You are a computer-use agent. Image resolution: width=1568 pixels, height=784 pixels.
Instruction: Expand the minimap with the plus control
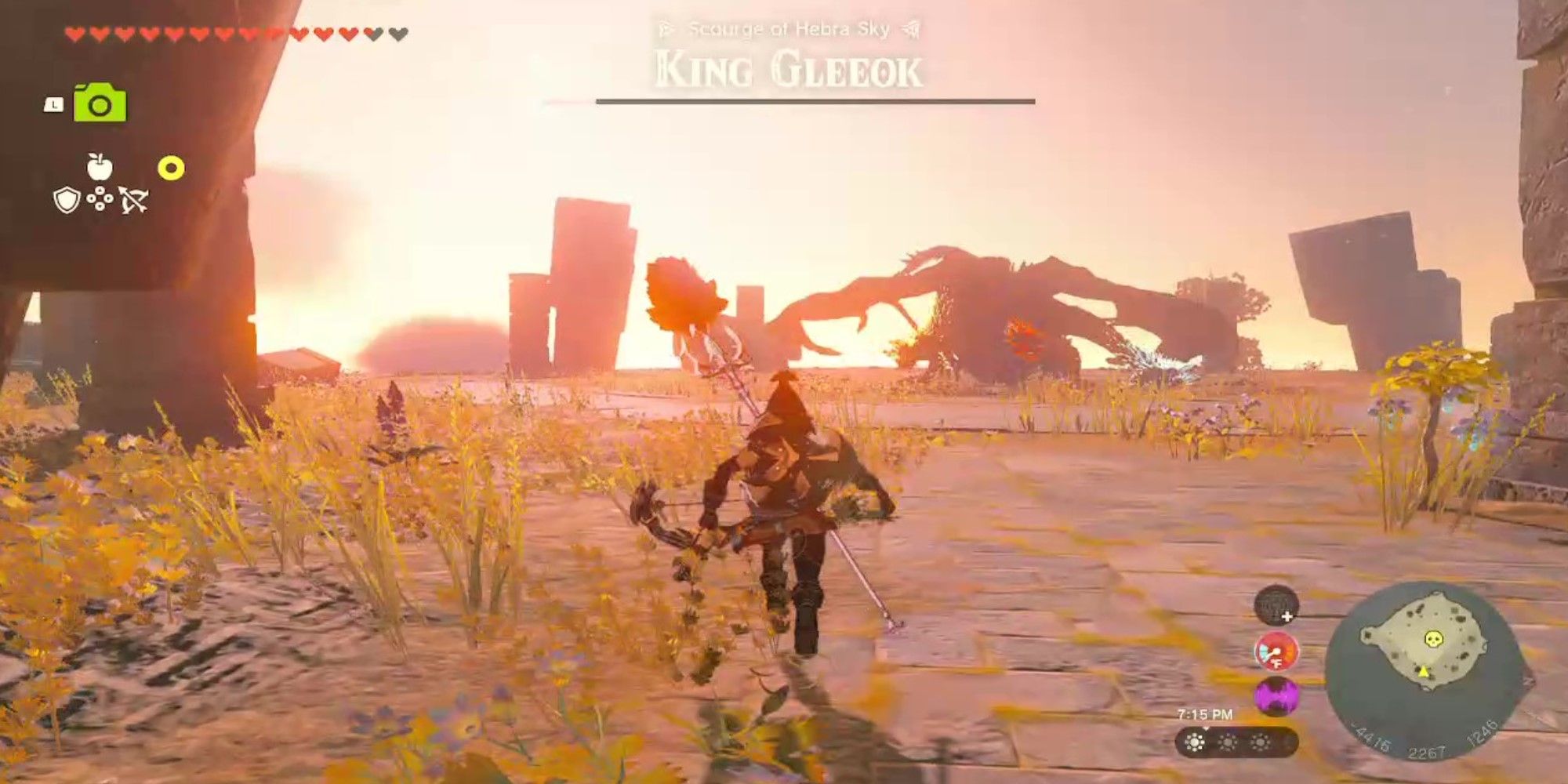coord(1287,617)
